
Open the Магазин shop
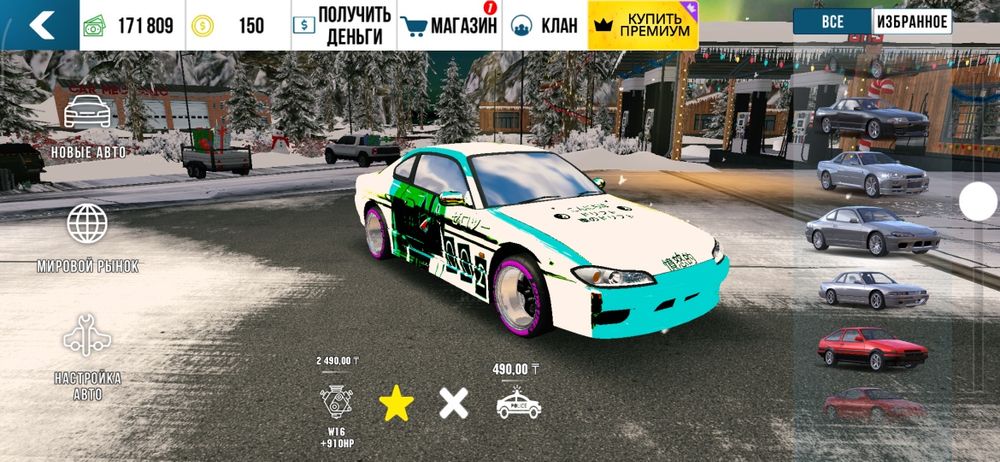[x=448, y=25]
